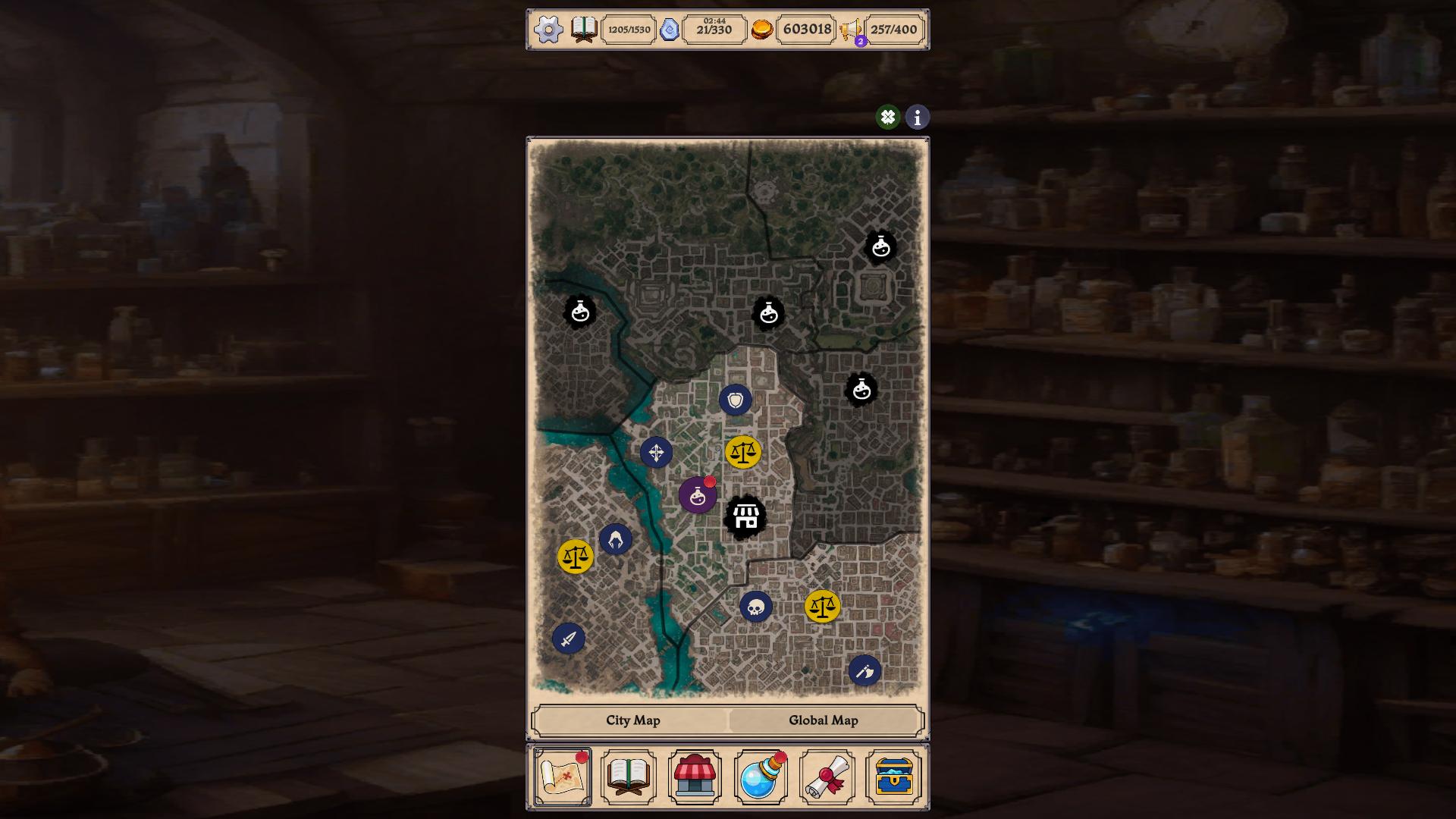The height and width of the screenshot is (819, 1456).
Task: Select the City Map tab
Action: (632, 720)
